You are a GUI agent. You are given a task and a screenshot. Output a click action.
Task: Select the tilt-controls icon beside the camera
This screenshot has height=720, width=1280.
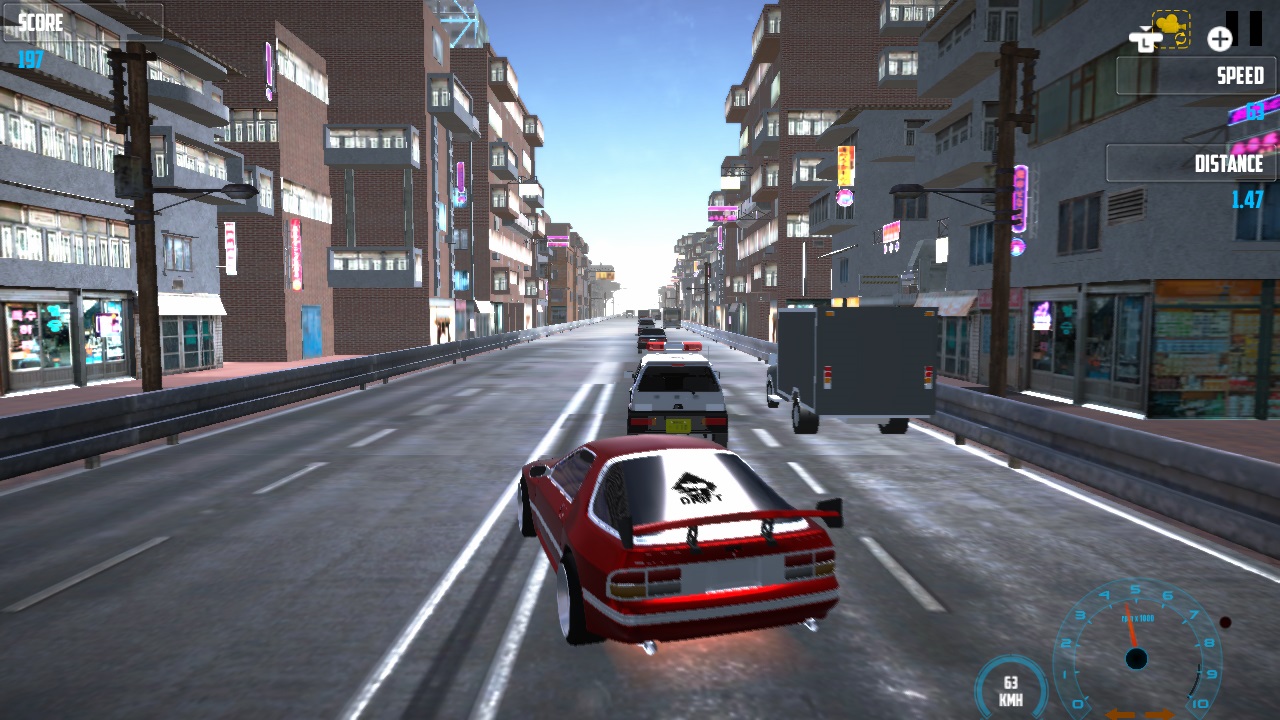point(1146,40)
